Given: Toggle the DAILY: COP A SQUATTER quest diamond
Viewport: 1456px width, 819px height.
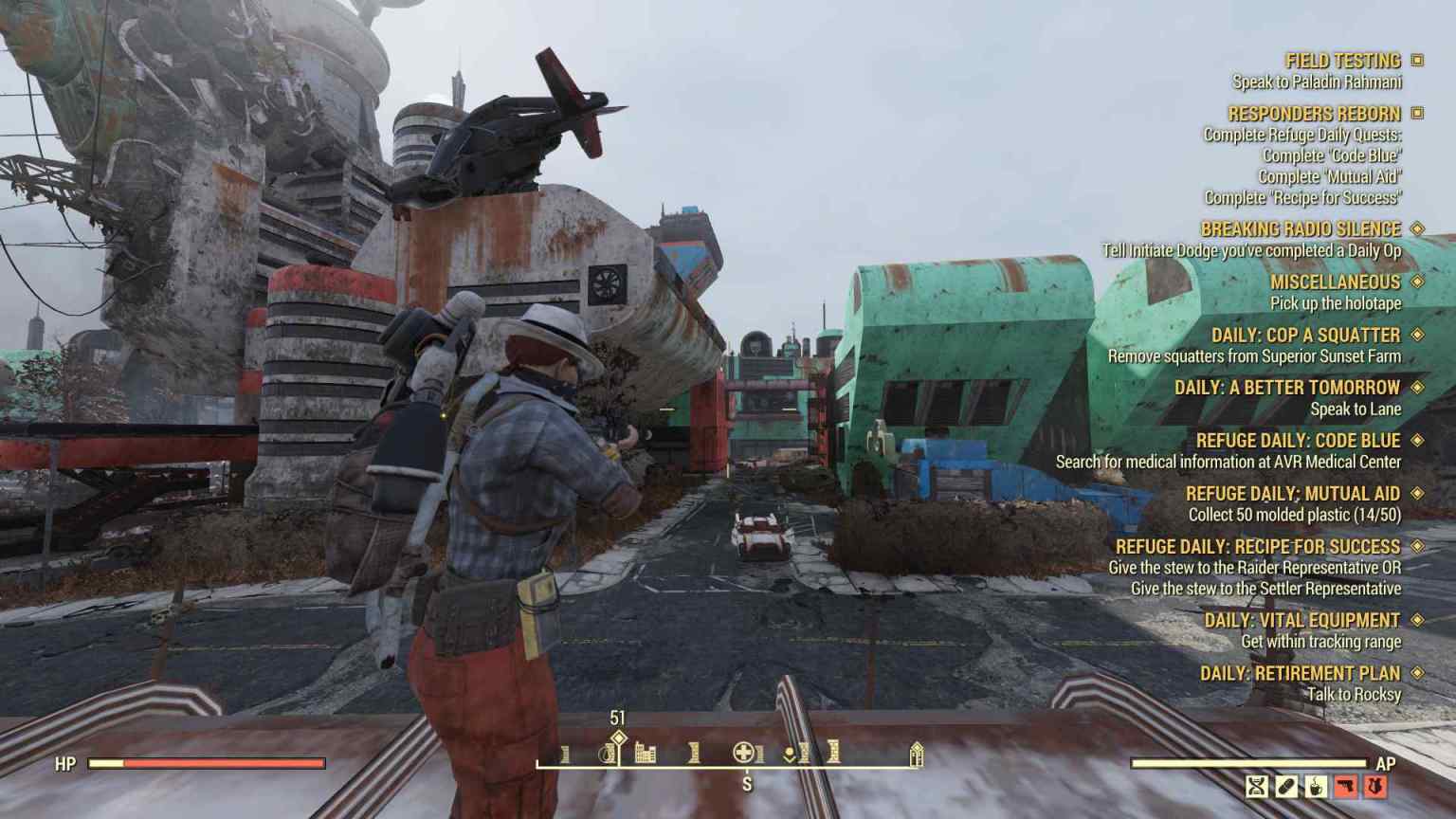Looking at the screenshot, I should tap(1415, 335).
